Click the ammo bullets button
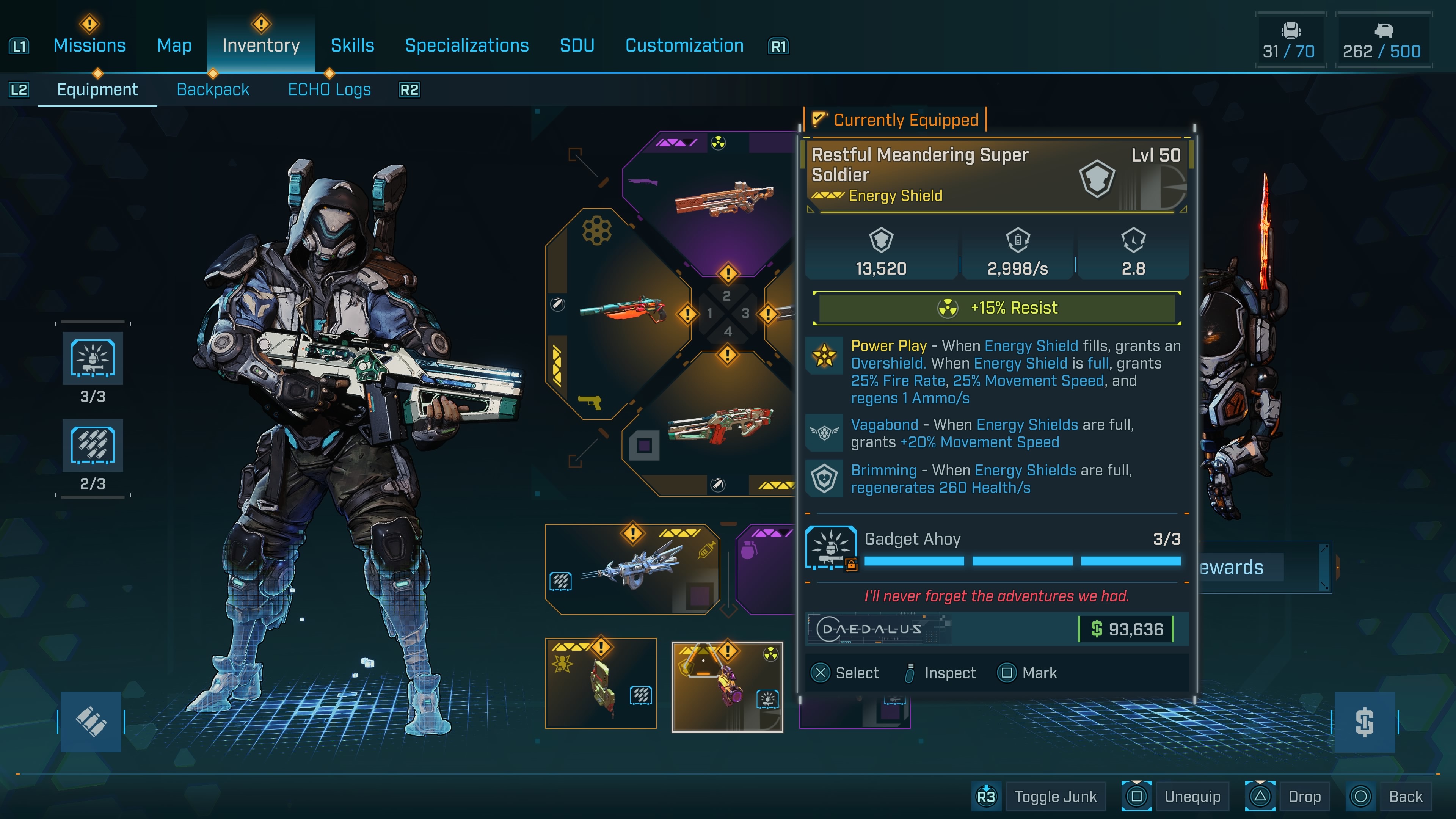Viewport: 1456px width, 819px height. pyautogui.click(x=91, y=722)
